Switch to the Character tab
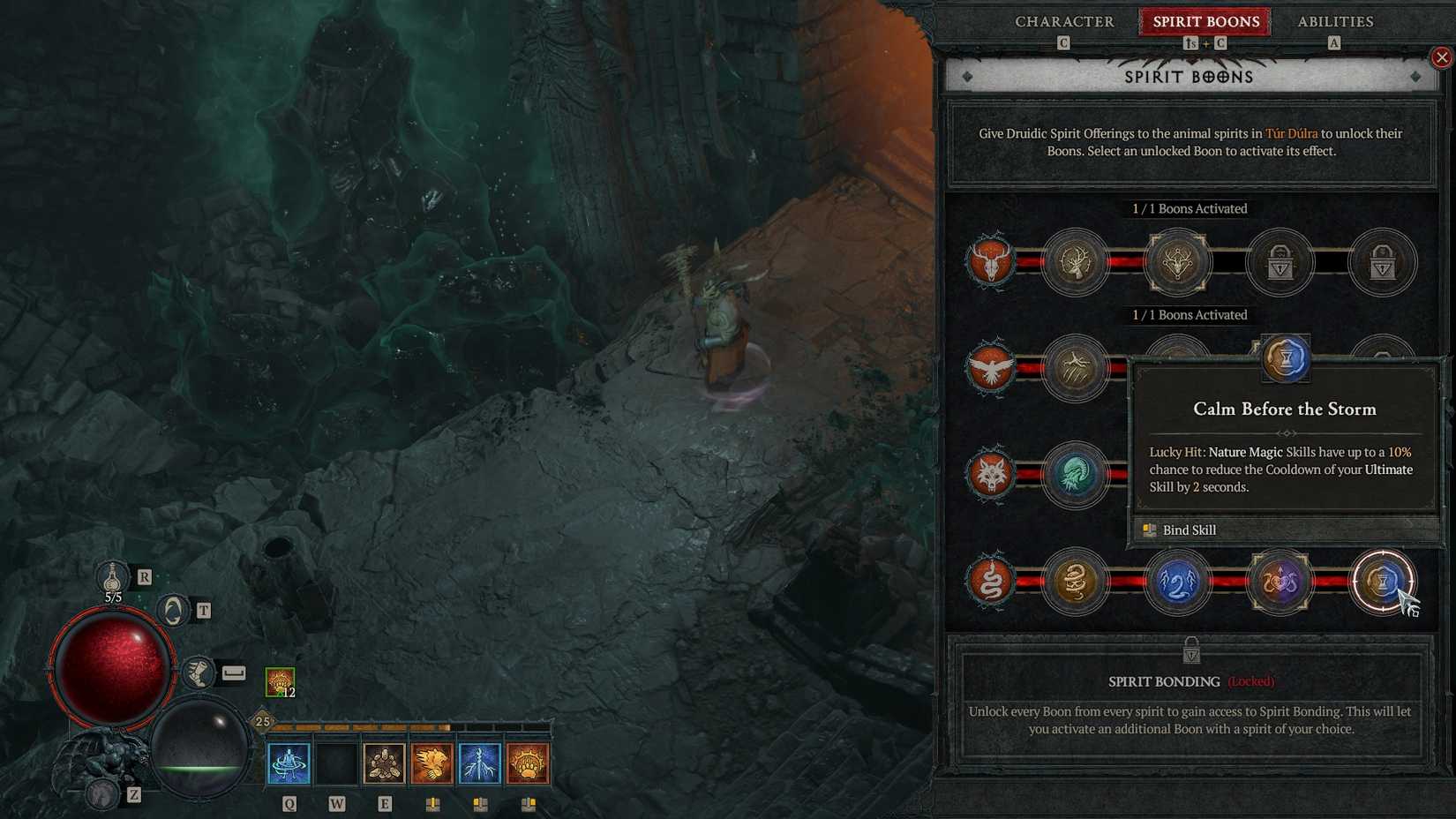Screen dimensions: 1456x819 (1065, 21)
